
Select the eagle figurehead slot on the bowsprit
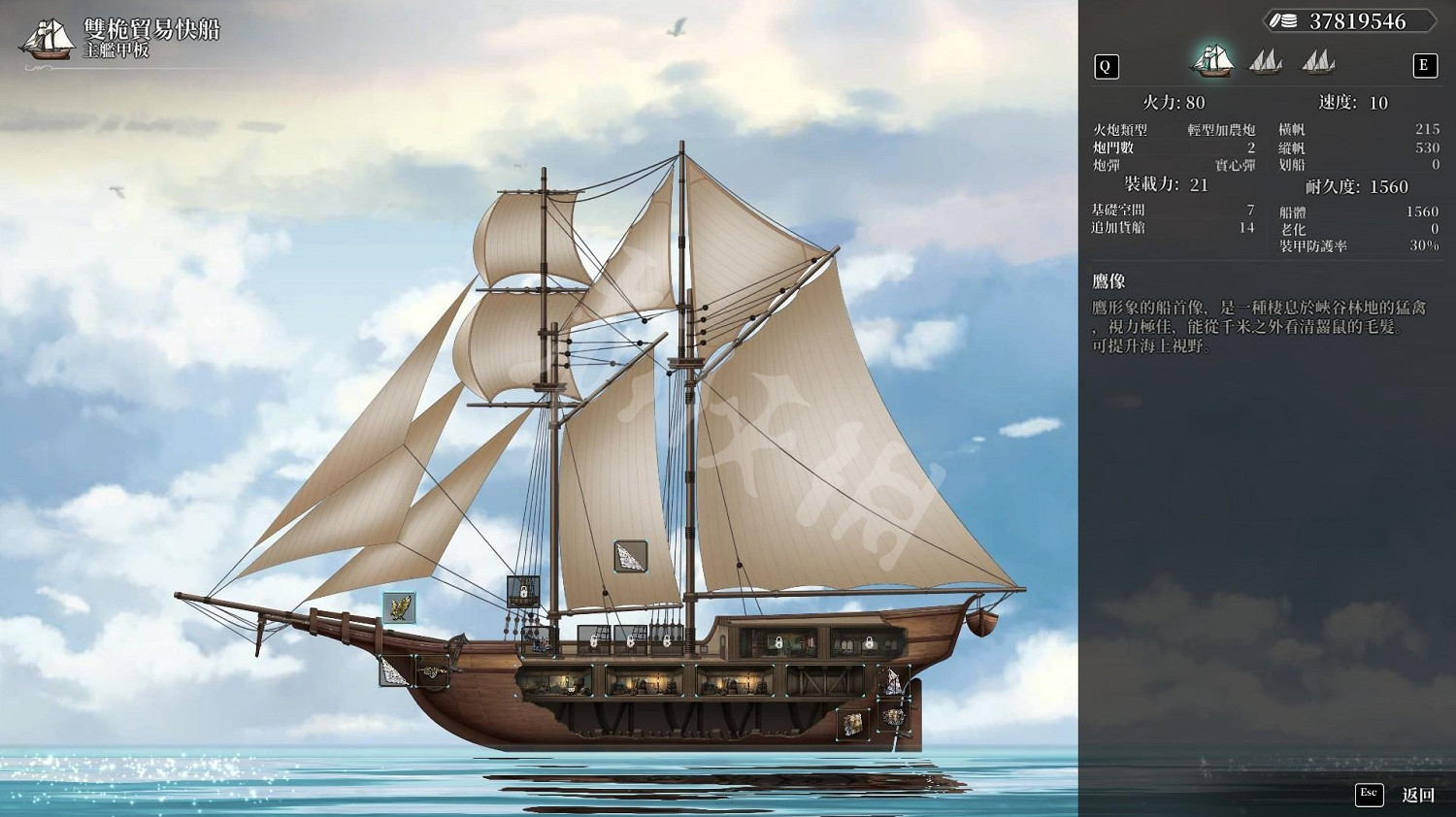click(399, 607)
